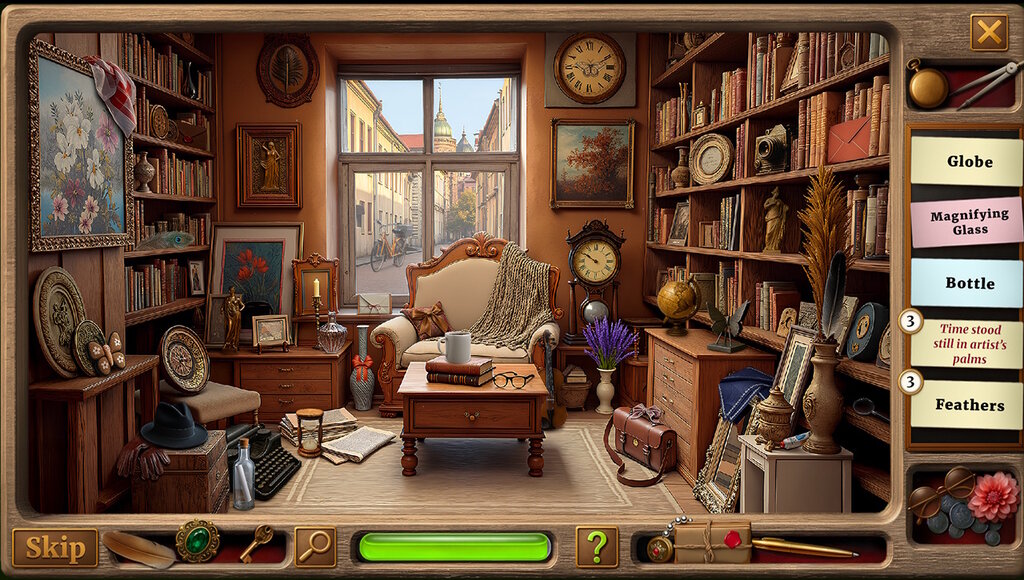This screenshot has width=1024, height=580.
Task: Pick the emerald brooch in the bottom tray
Action: tap(197, 542)
